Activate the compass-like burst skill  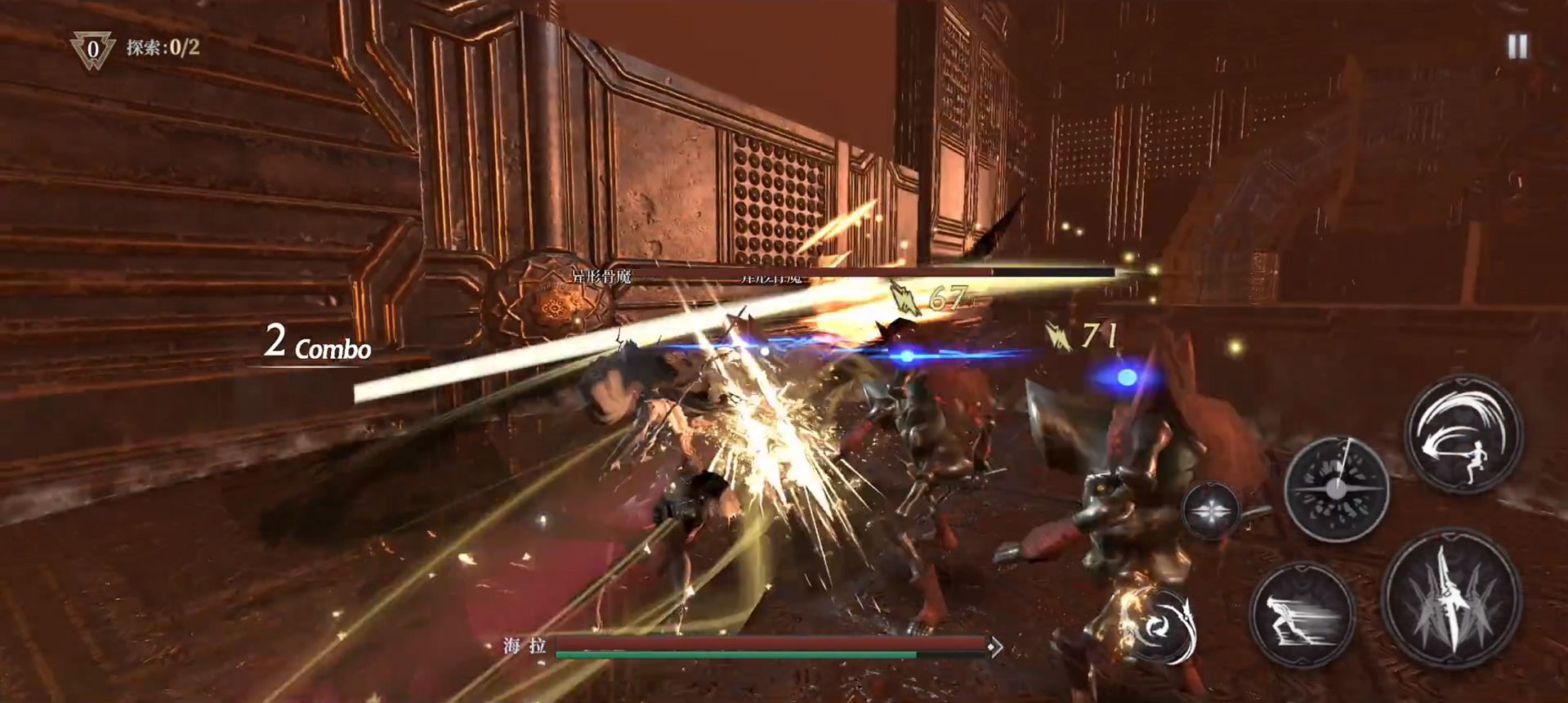(x=1336, y=489)
